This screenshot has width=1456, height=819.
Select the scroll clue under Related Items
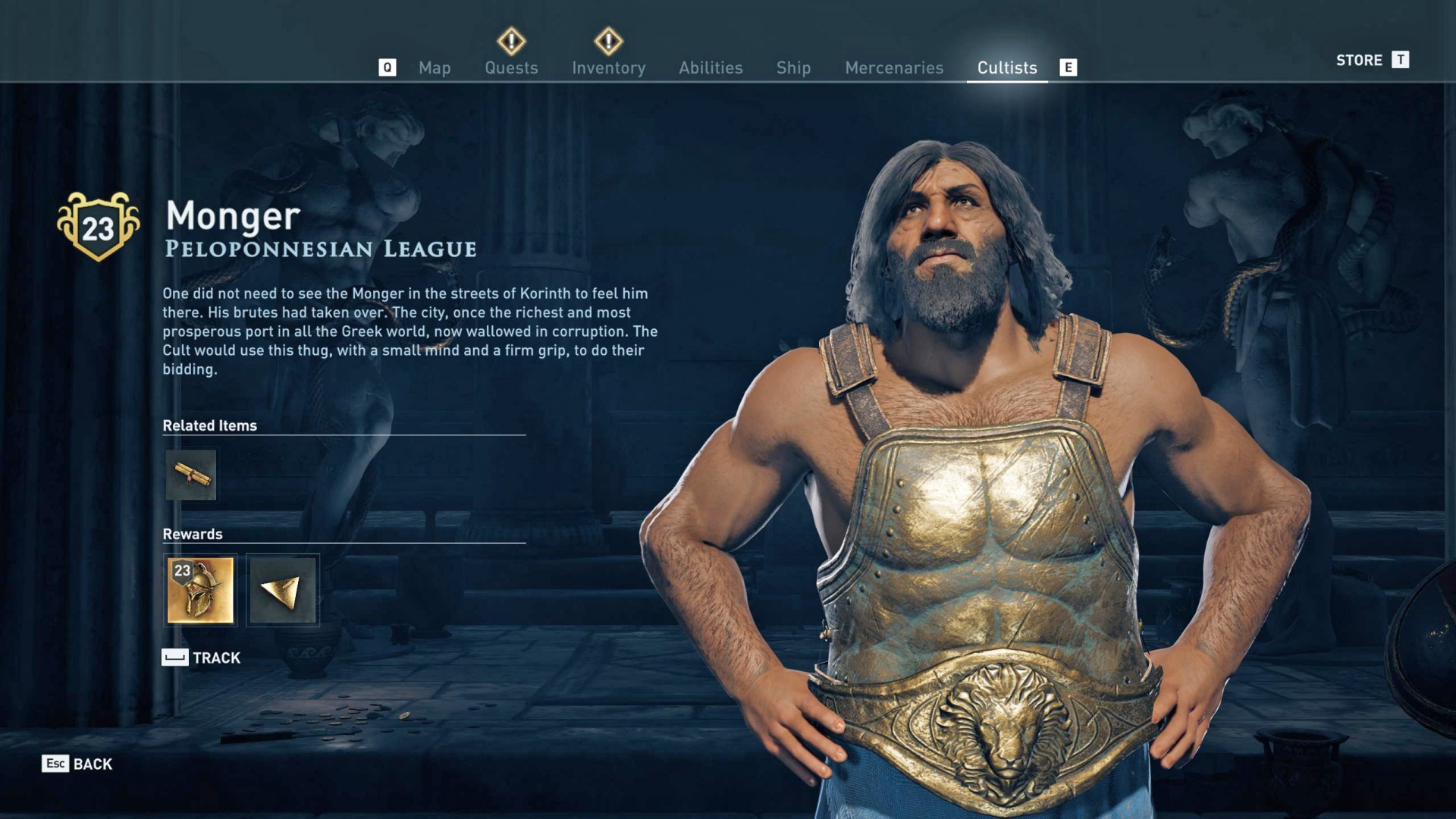(191, 475)
